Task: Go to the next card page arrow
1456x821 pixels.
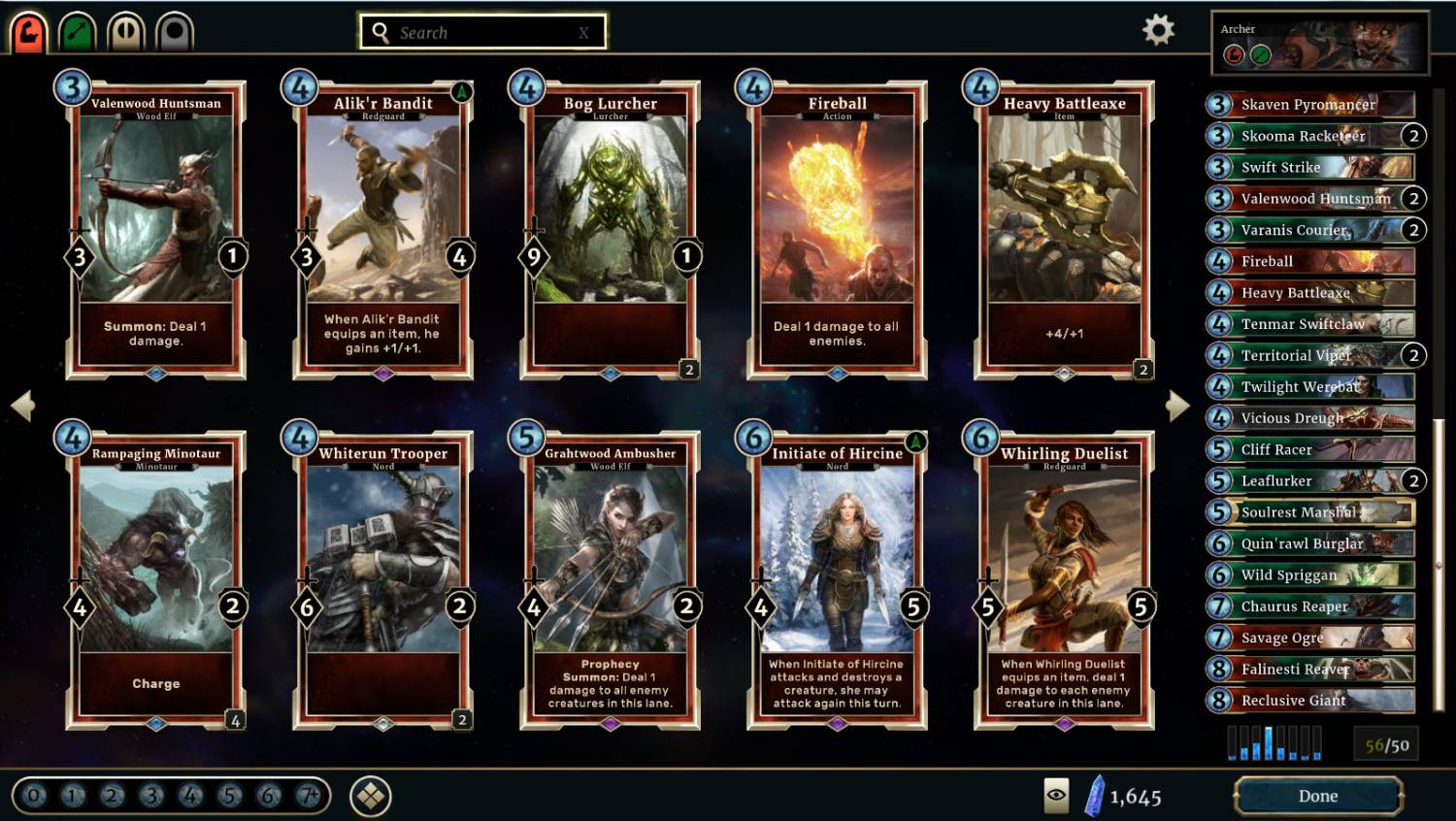Action: tap(1177, 406)
